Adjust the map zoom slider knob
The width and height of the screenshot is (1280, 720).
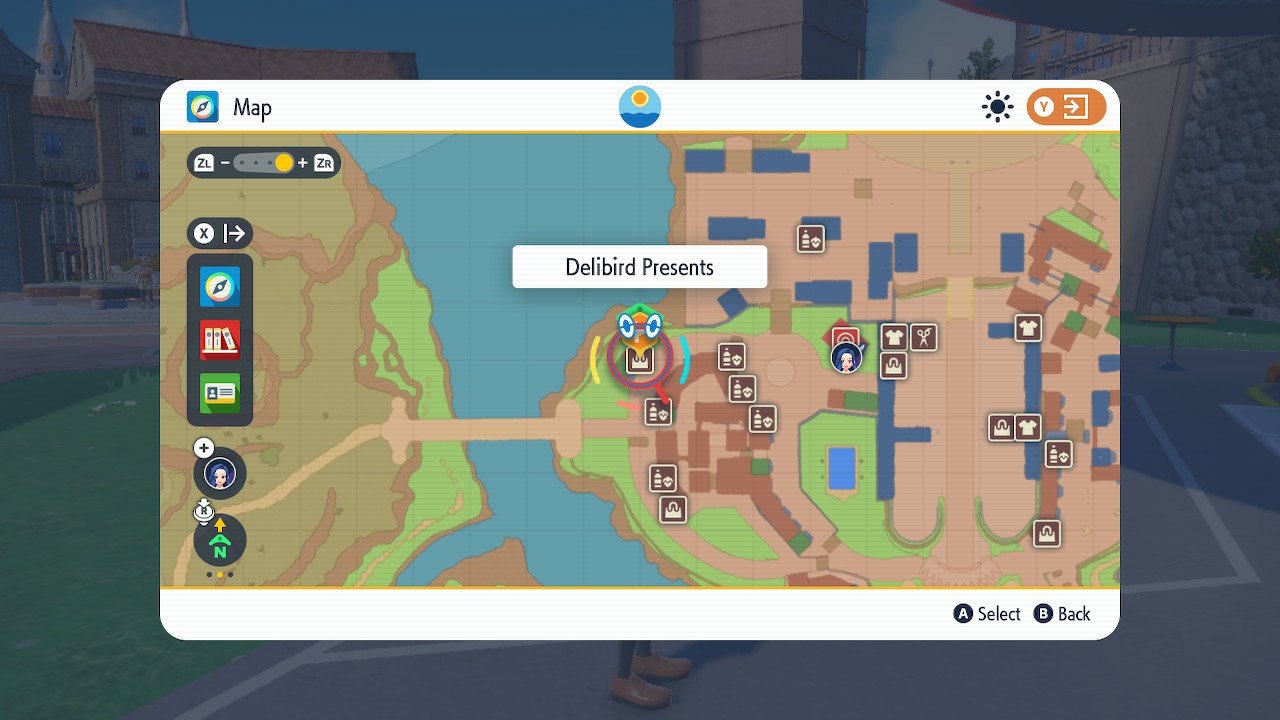click(284, 163)
